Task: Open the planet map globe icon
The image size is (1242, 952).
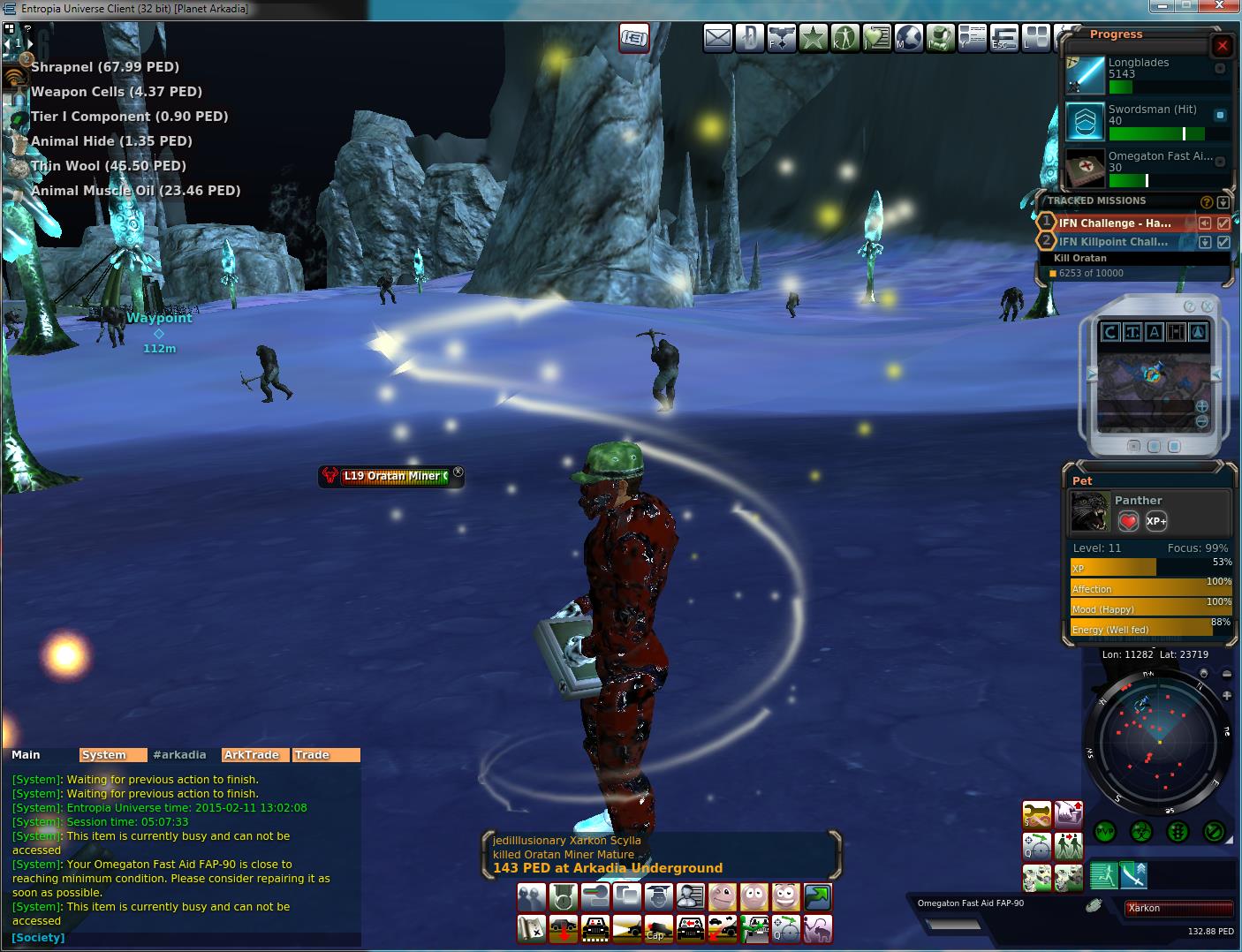Action: click(x=909, y=38)
